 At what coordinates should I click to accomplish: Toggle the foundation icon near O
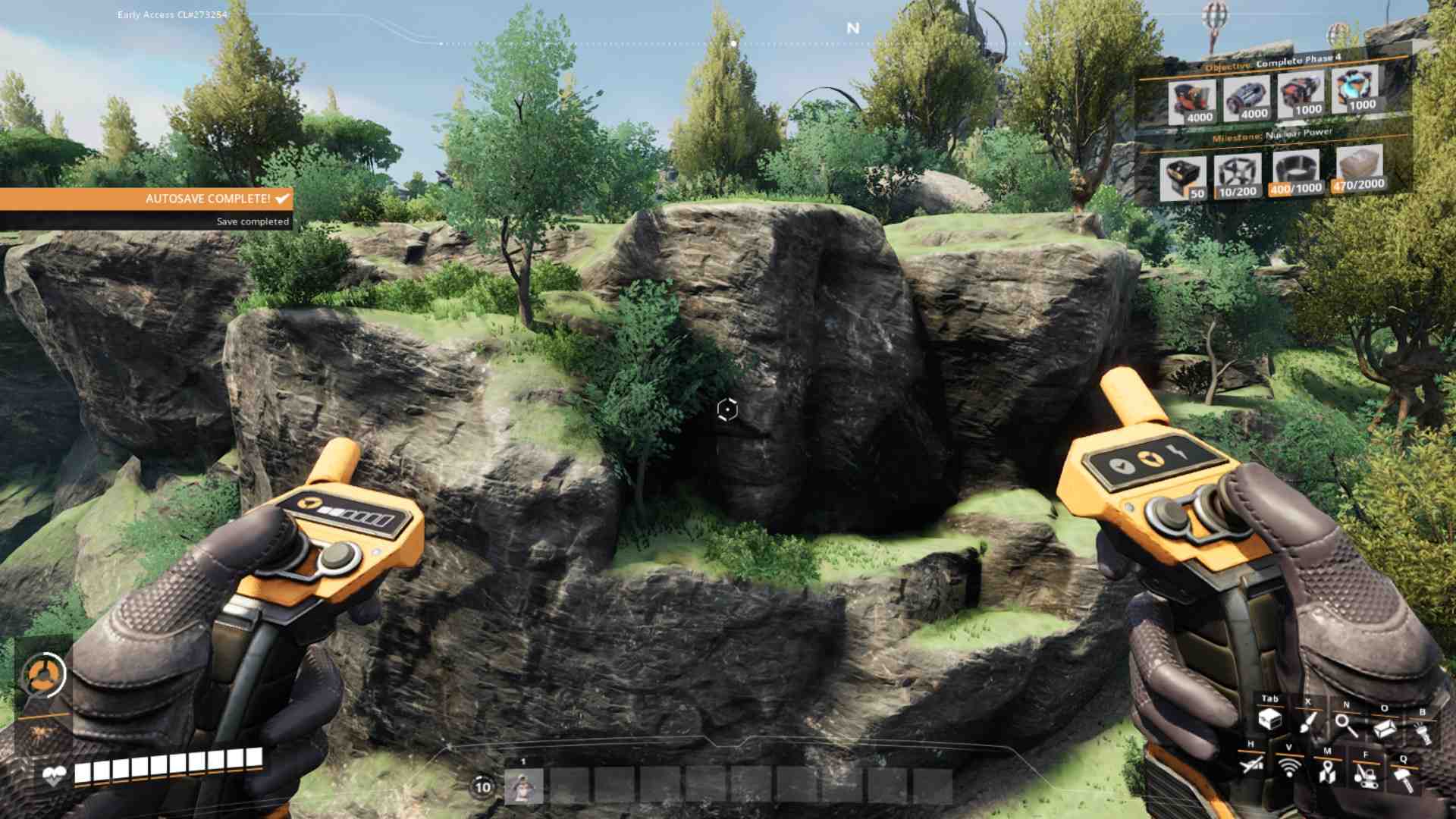pyautogui.click(x=1385, y=728)
